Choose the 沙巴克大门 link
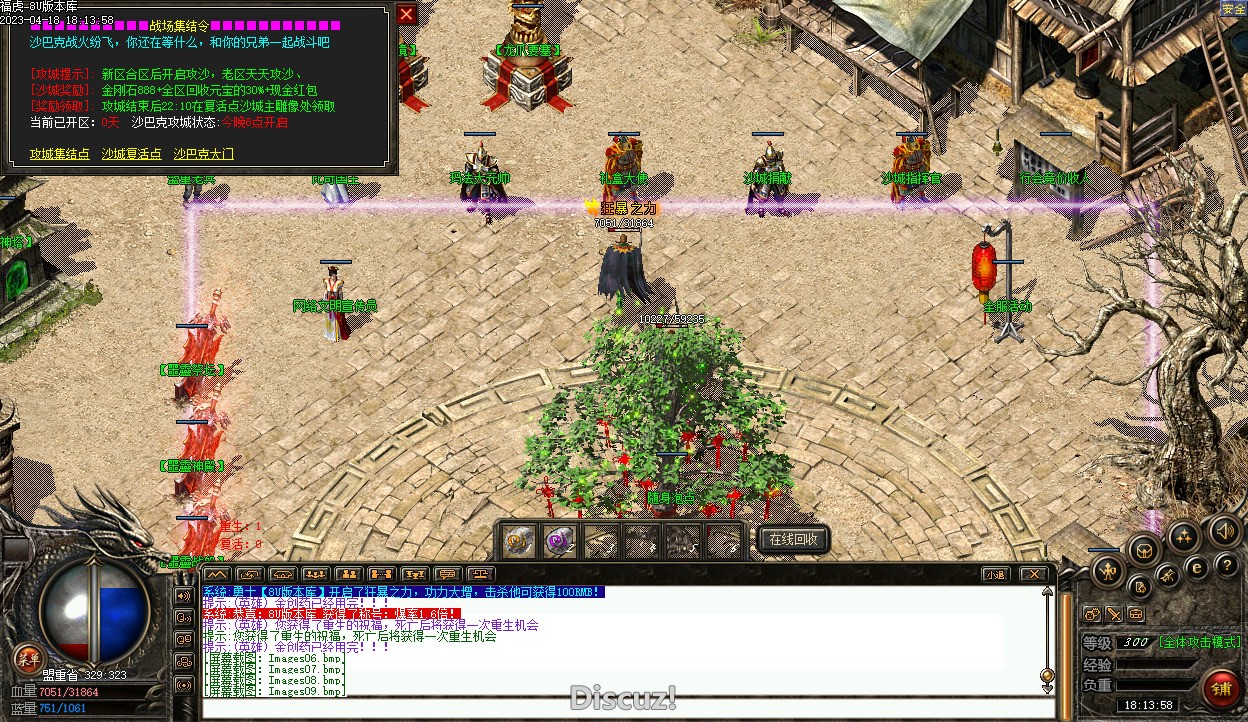 tap(204, 154)
